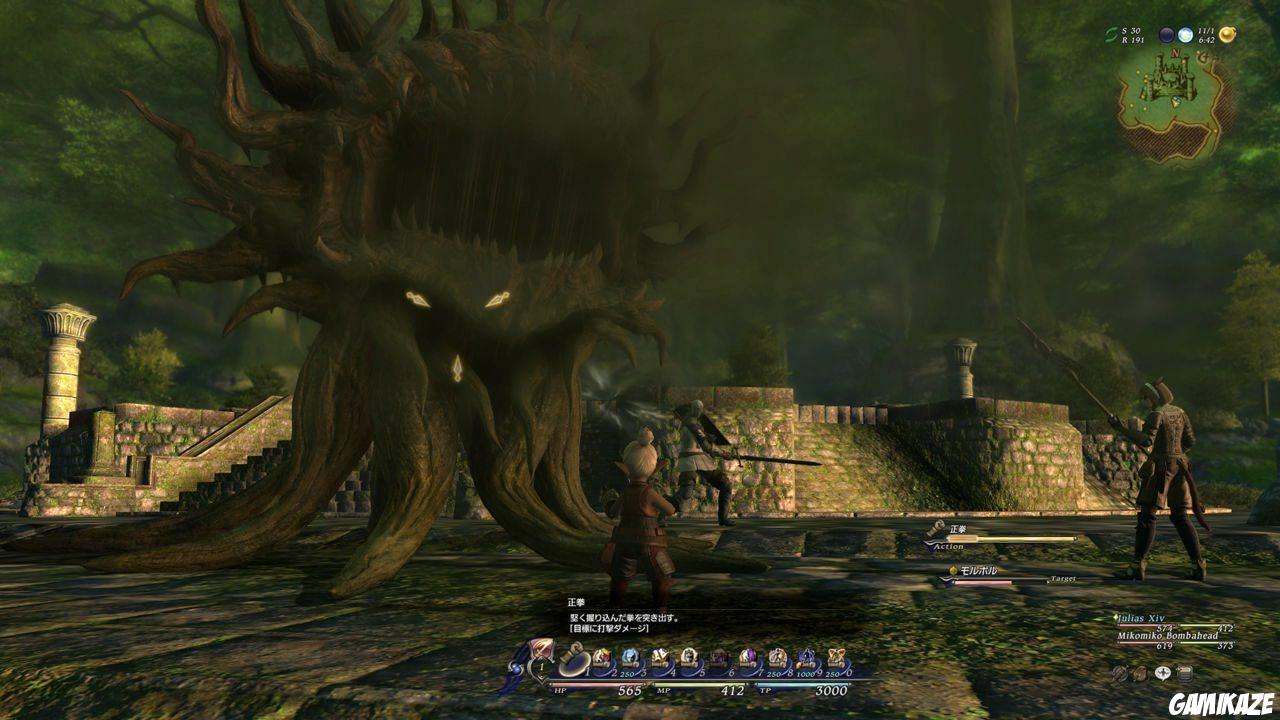Toggle the golden sun orb next to the 6:42 clock
Viewport: 1280px width, 720px height.
coord(1228,35)
